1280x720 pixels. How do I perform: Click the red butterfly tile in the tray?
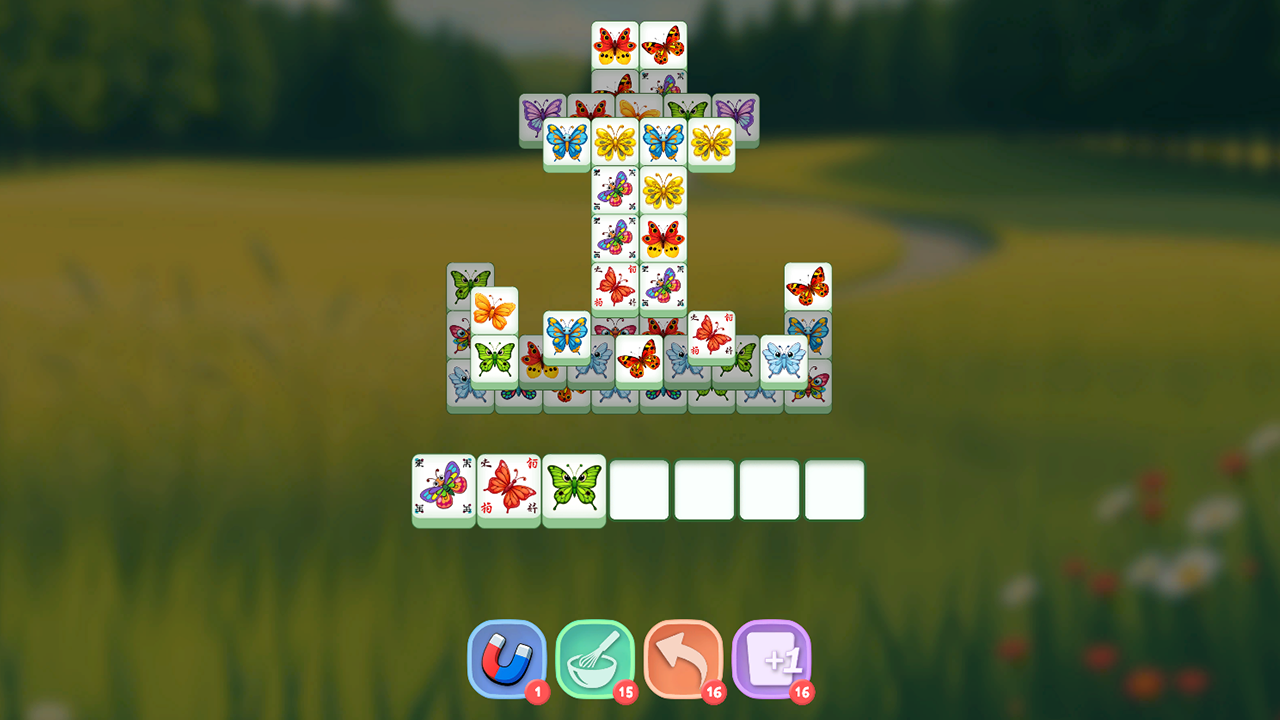[x=509, y=488]
